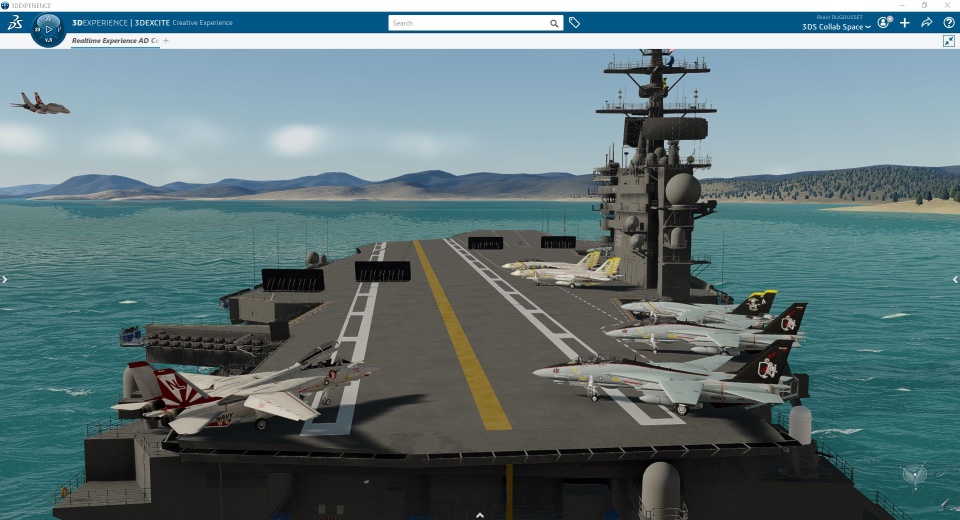Toggle the fullscreen collapse arrows icon
Screen dimensions: 960x520
click(x=948, y=41)
